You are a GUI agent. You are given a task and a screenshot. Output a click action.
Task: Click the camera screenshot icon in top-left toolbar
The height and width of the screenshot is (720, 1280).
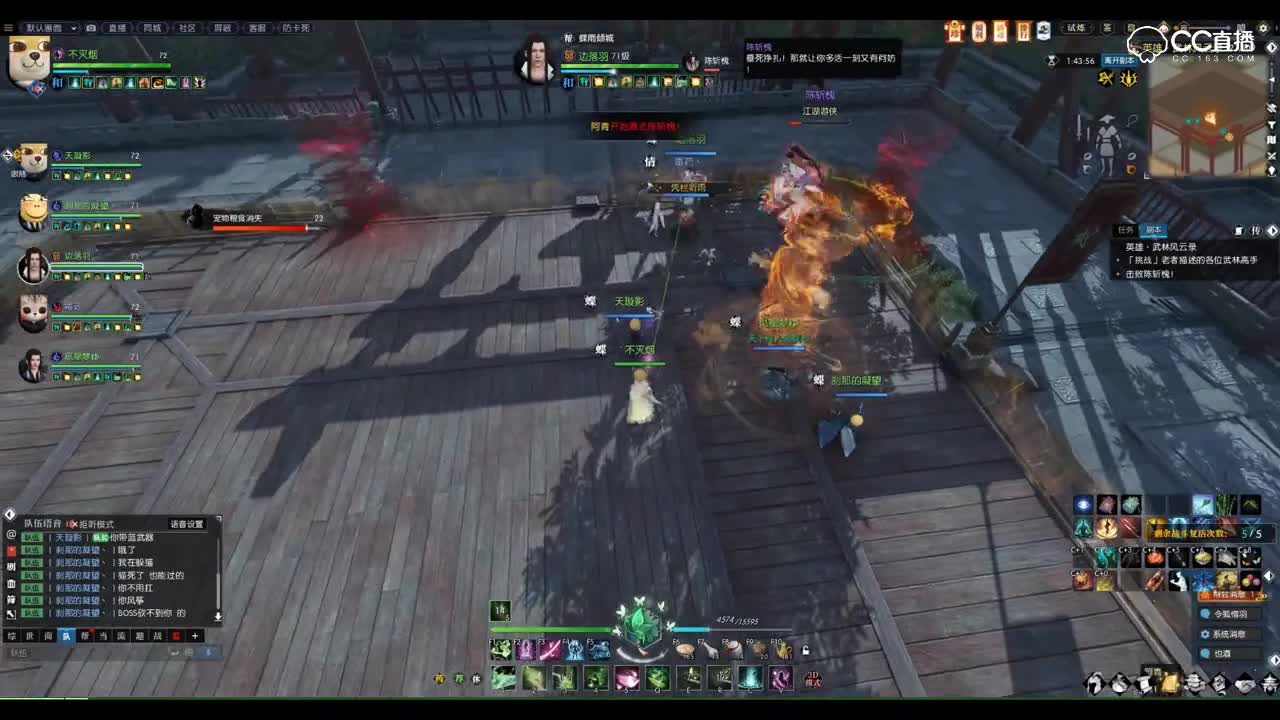coord(91,27)
